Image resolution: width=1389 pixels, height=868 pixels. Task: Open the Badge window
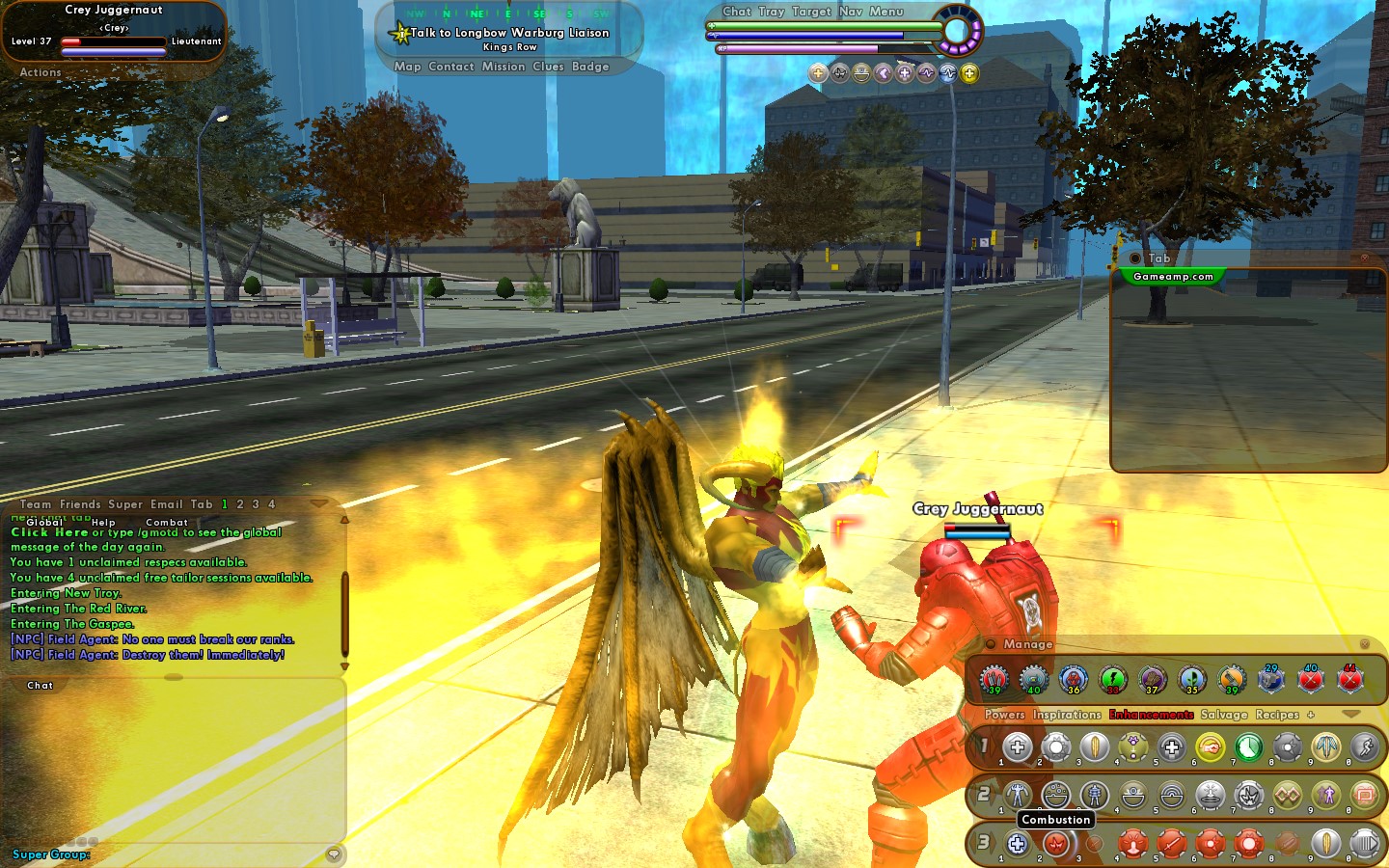click(x=590, y=67)
